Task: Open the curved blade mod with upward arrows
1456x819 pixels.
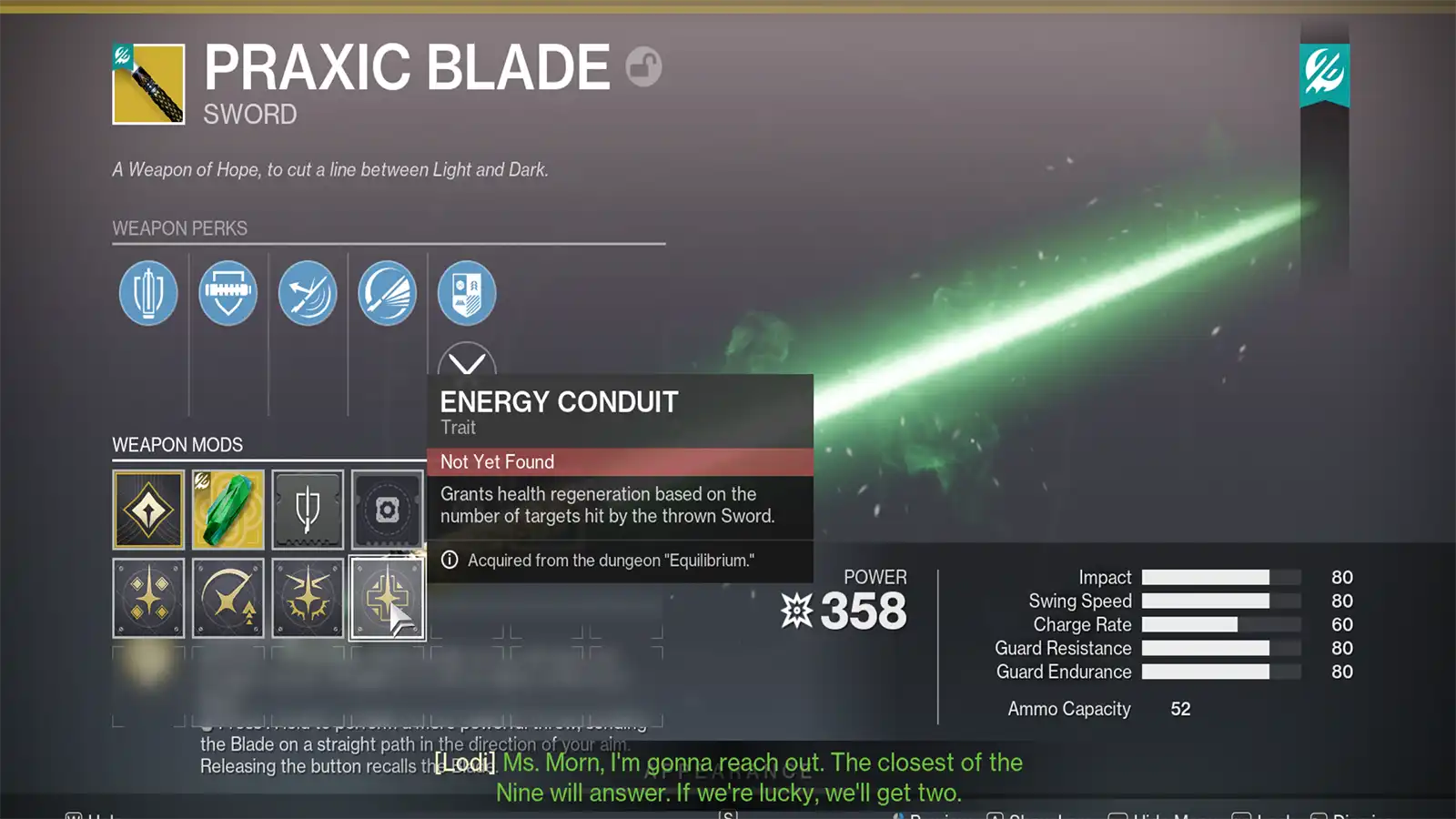Action: coord(227,598)
